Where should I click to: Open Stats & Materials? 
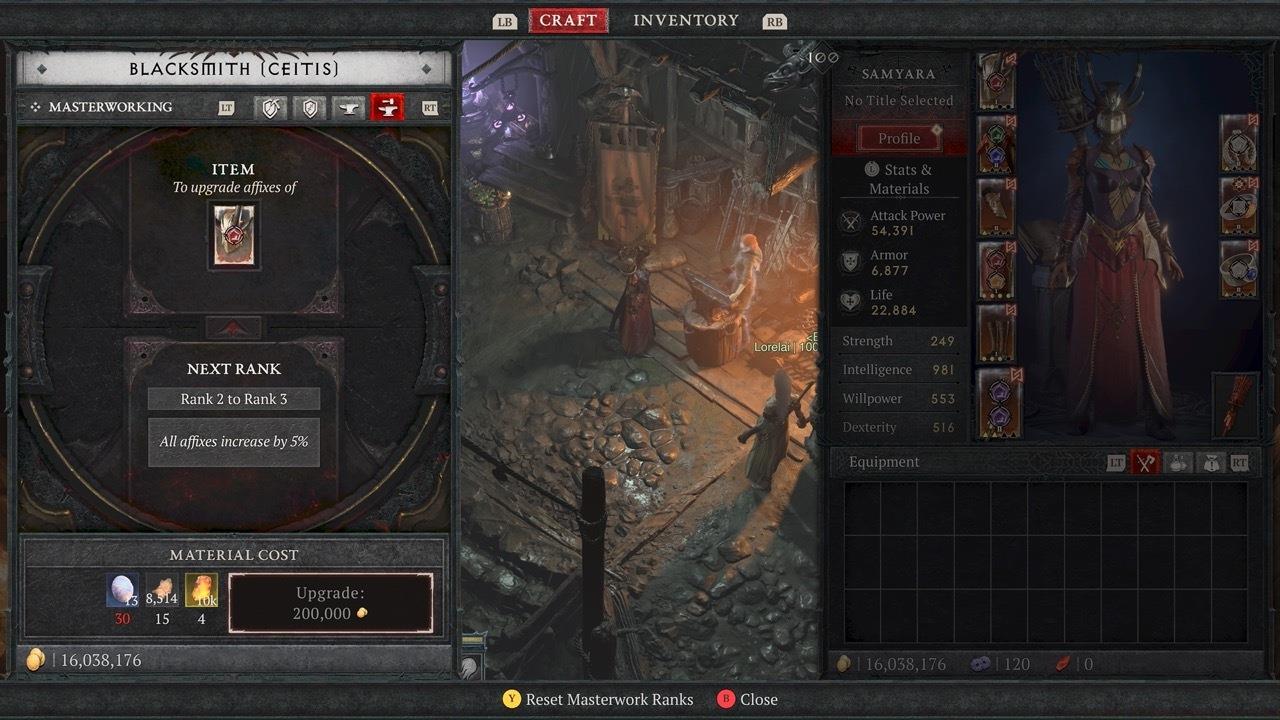pyautogui.click(x=899, y=179)
